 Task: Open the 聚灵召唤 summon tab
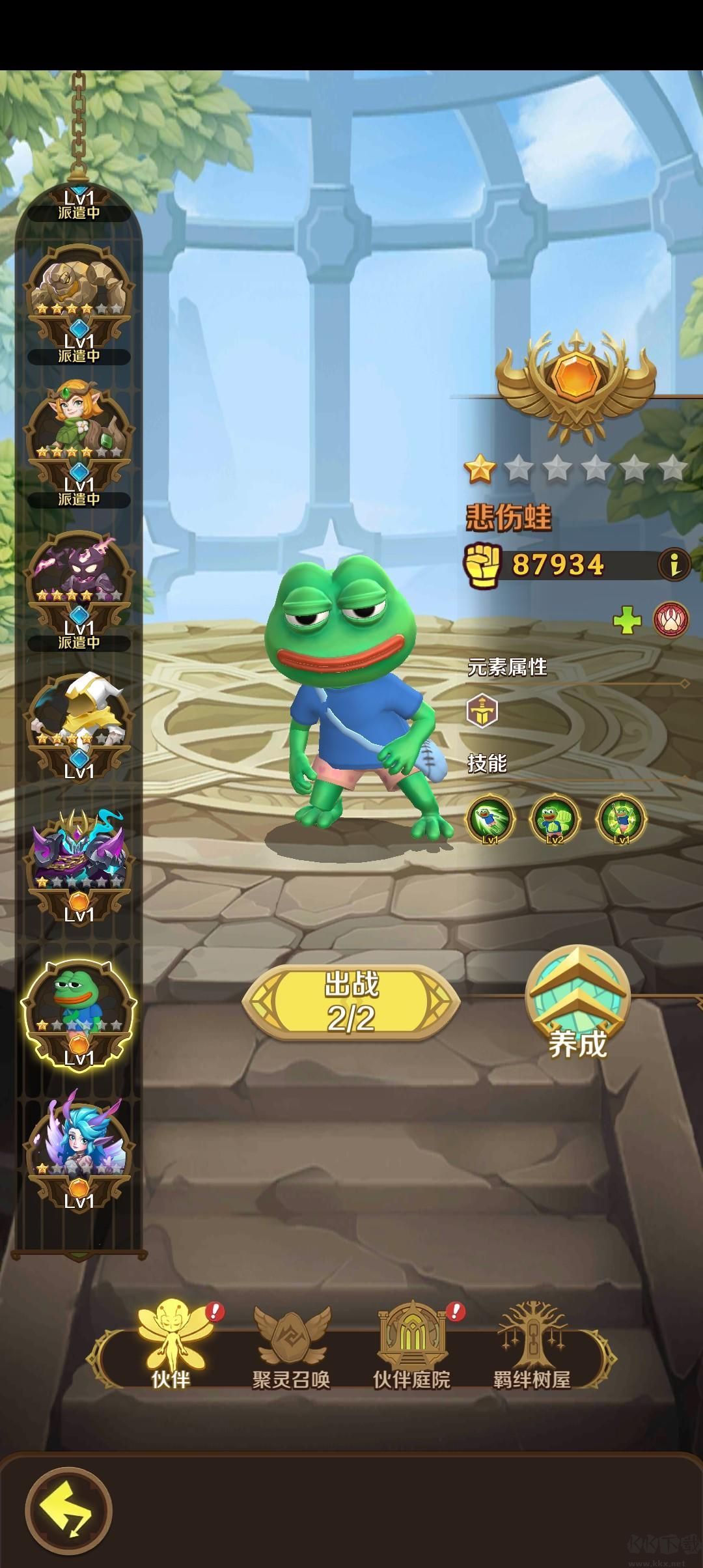tap(291, 1347)
